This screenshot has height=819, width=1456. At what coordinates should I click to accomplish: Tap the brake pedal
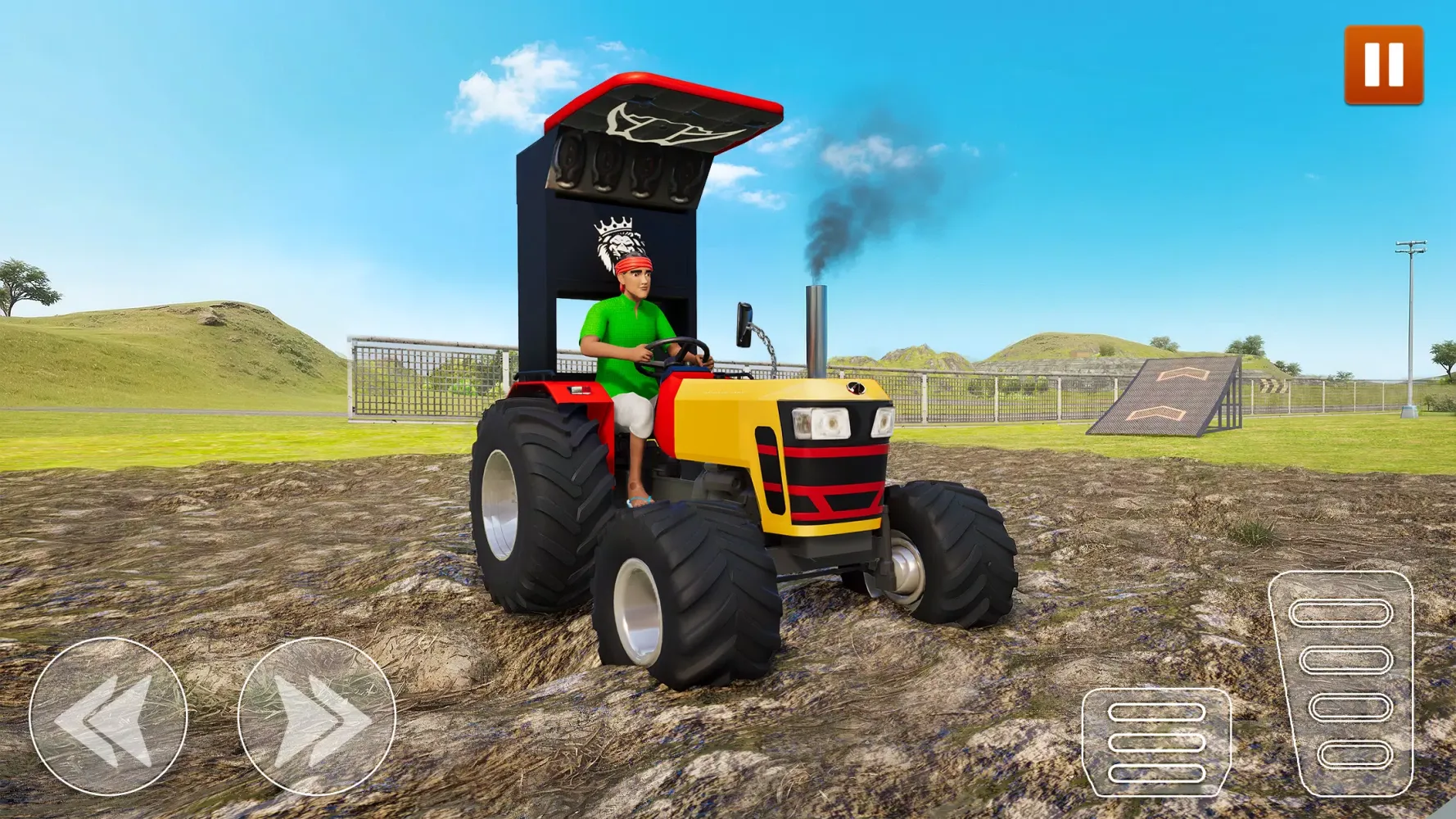1156,742
